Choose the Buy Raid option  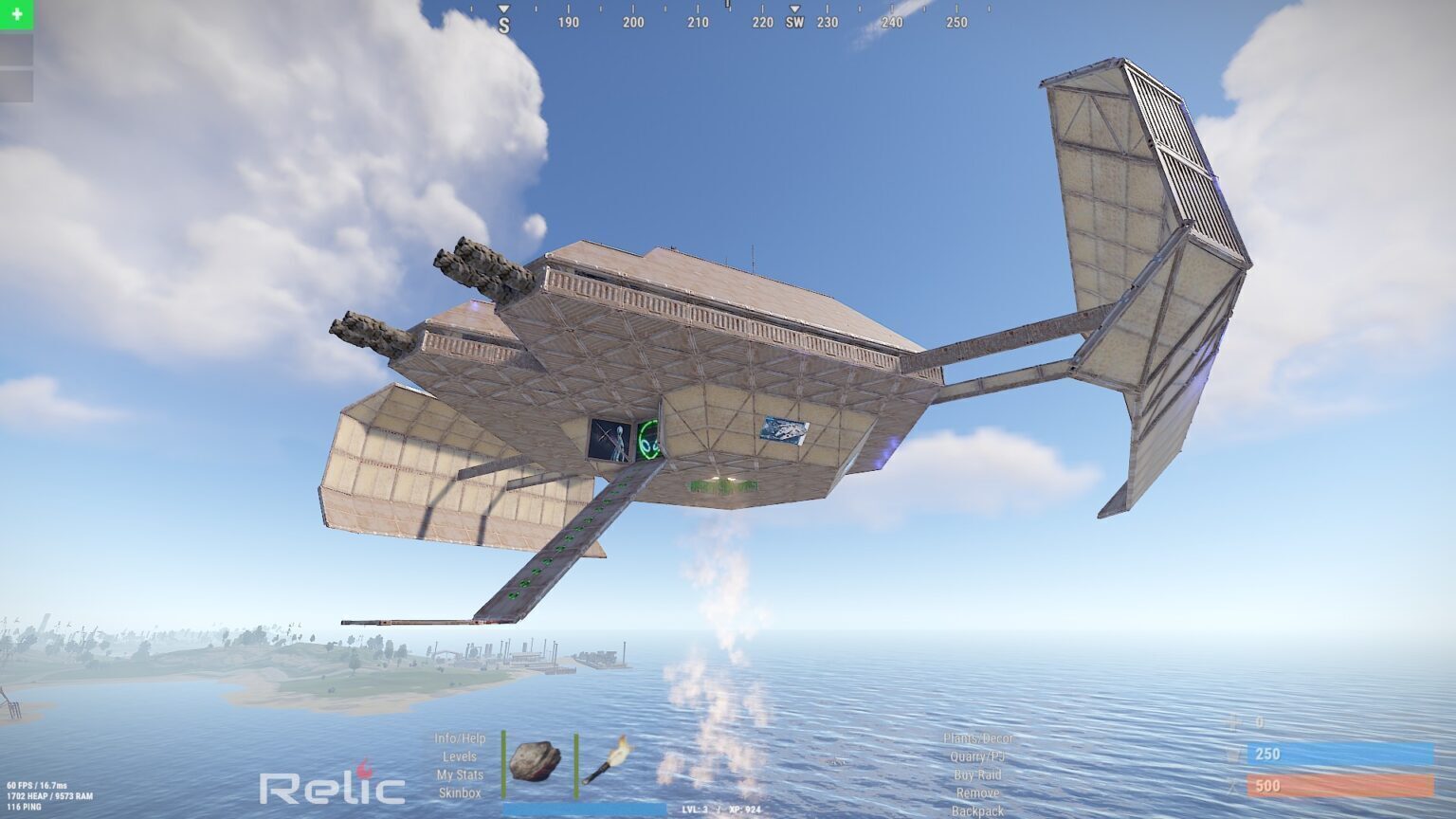[x=977, y=774]
